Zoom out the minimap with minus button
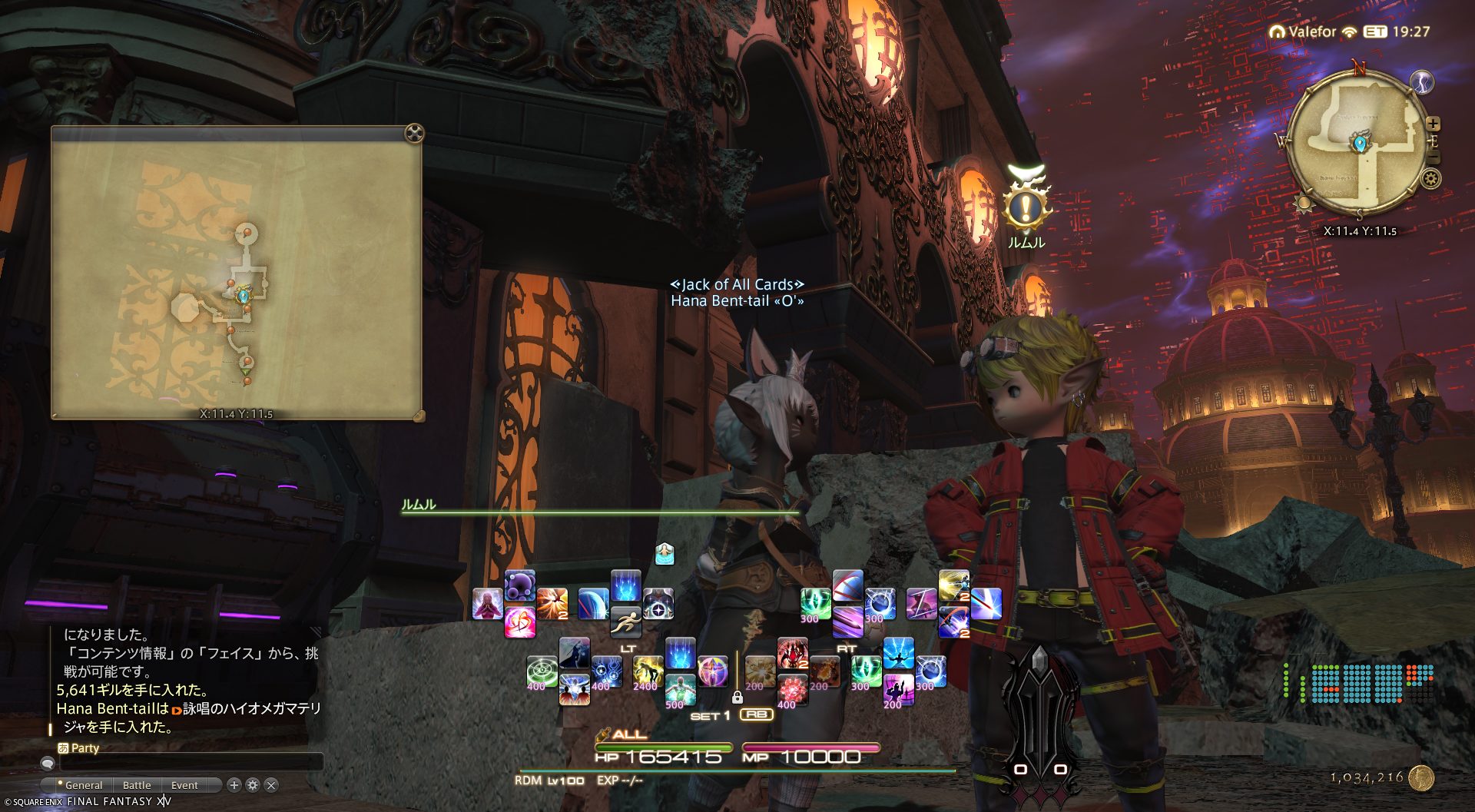 pyautogui.click(x=1433, y=157)
